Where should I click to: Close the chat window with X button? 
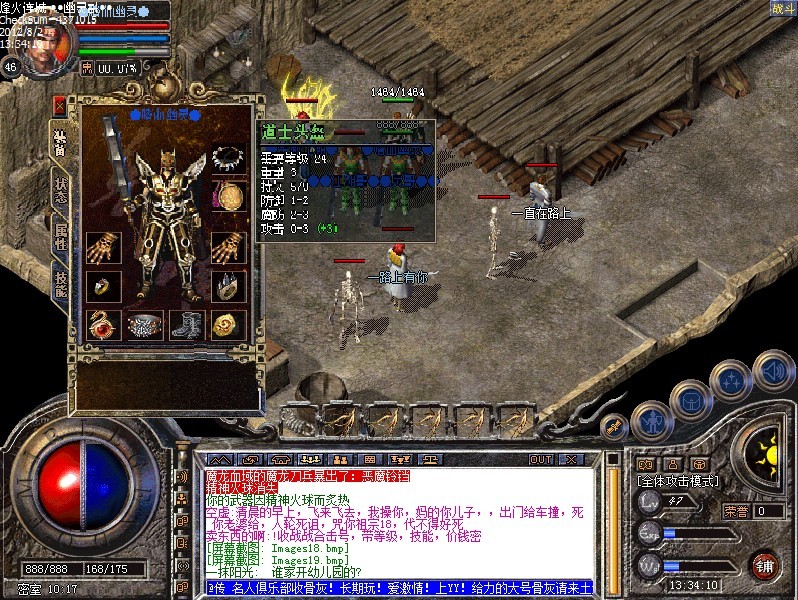(x=571, y=460)
